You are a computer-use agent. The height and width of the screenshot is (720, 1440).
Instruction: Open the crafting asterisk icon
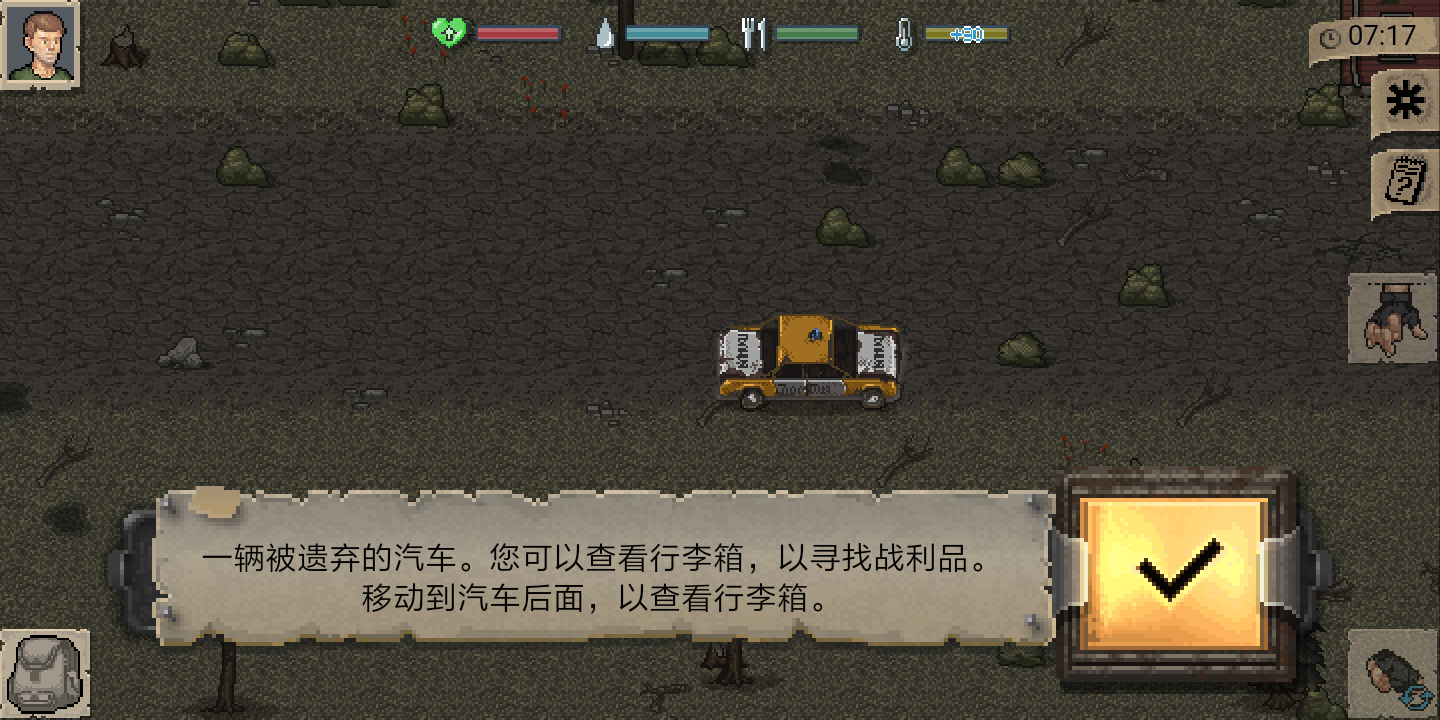1406,99
